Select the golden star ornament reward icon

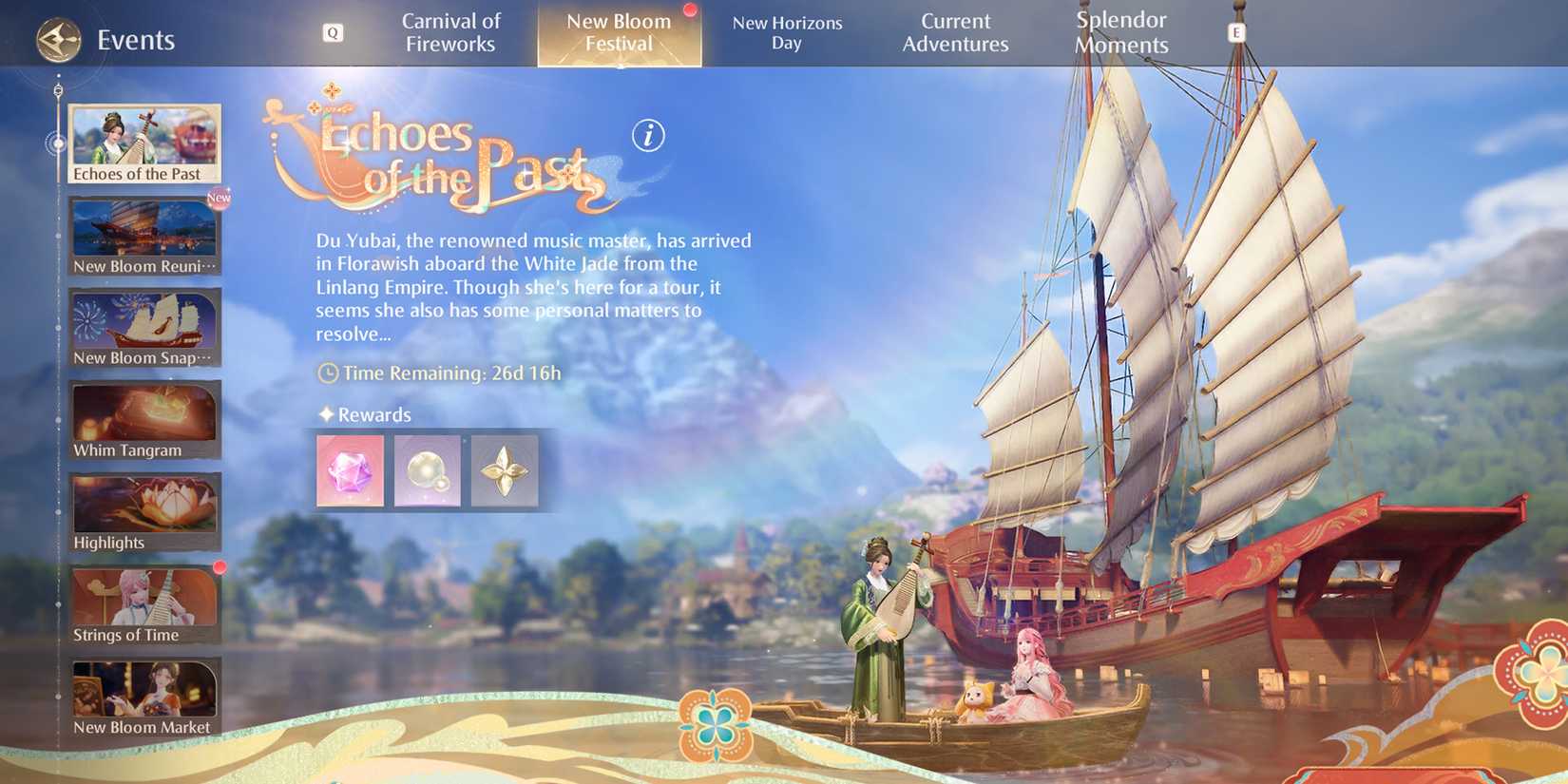coord(505,469)
